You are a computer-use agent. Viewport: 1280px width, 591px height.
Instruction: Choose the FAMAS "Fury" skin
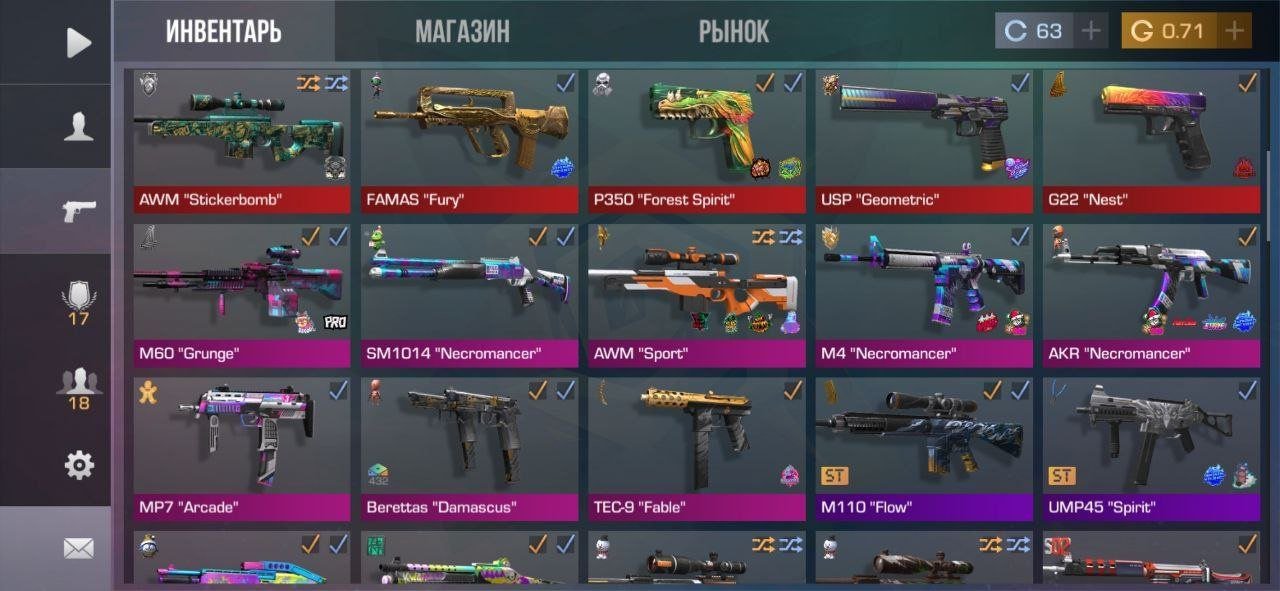(469, 140)
